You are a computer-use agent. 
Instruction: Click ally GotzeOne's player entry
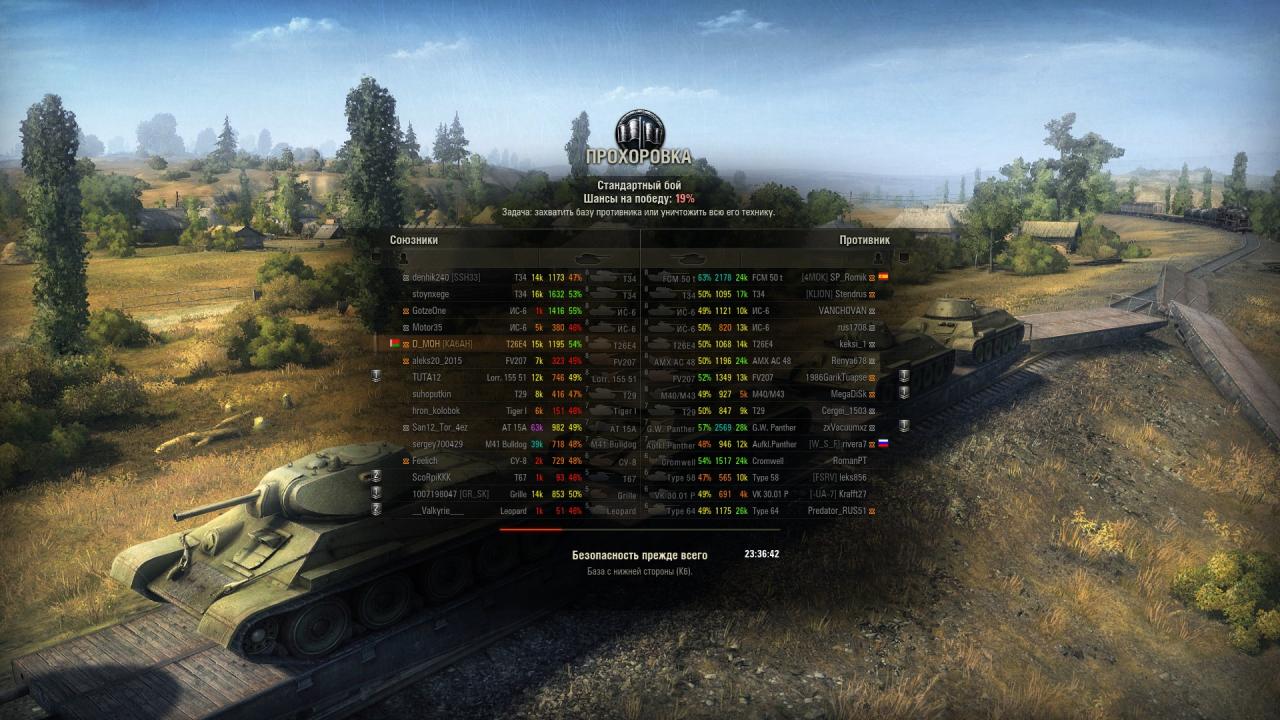point(431,311)
